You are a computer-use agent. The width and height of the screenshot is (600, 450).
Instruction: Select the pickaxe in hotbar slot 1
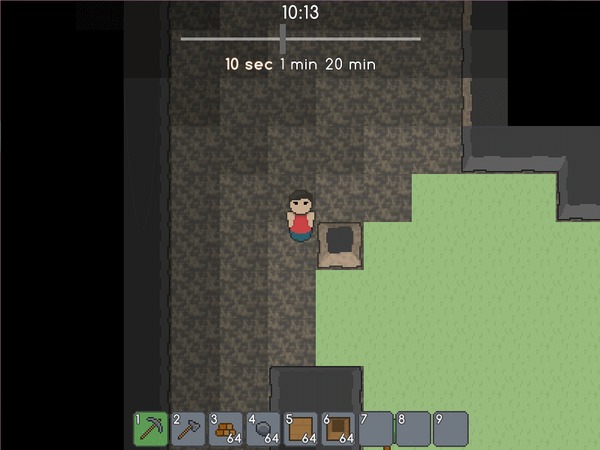(x=151, y=428)
